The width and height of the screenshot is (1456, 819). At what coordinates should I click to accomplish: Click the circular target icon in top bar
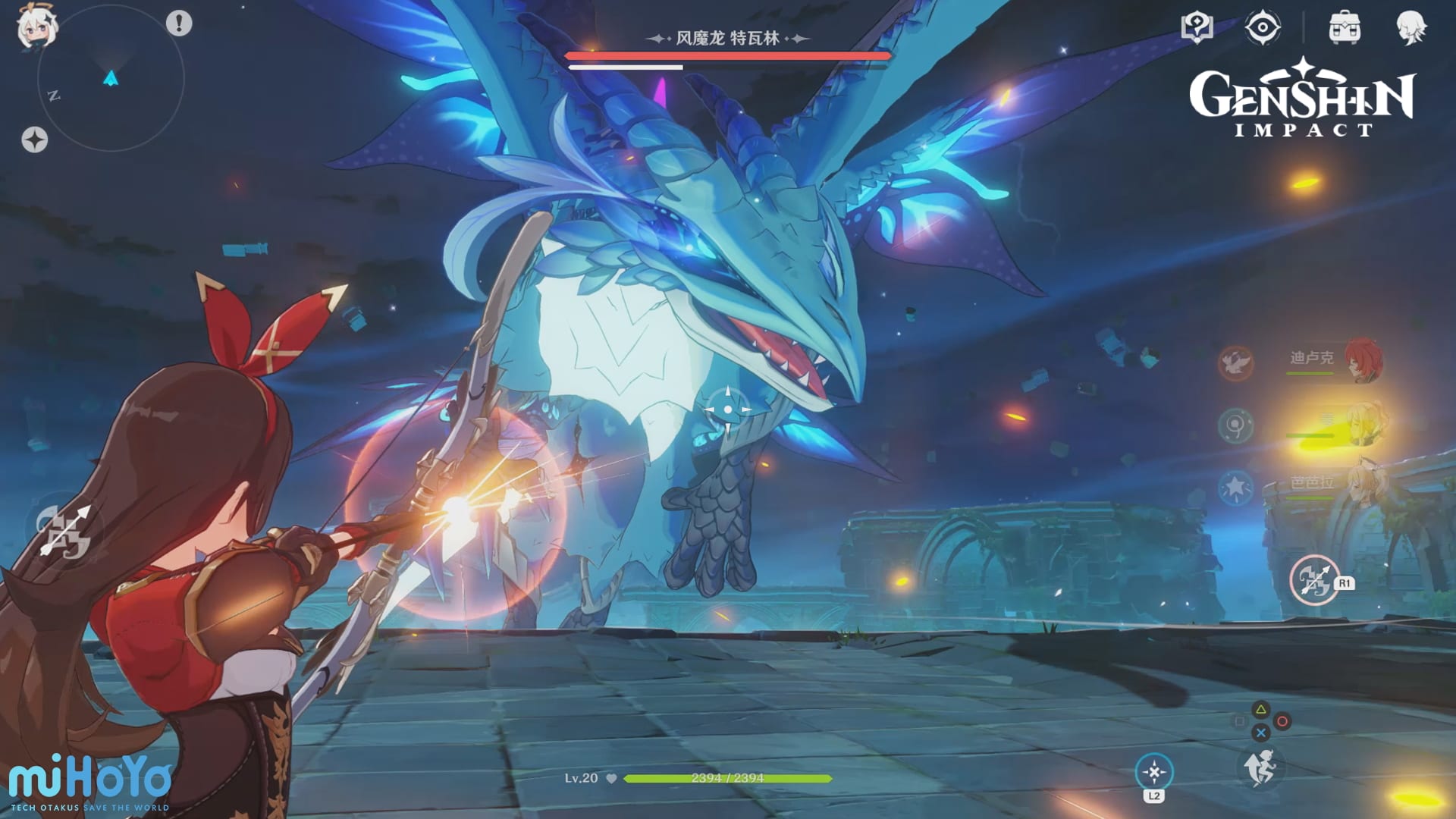tap(1263, 28)
